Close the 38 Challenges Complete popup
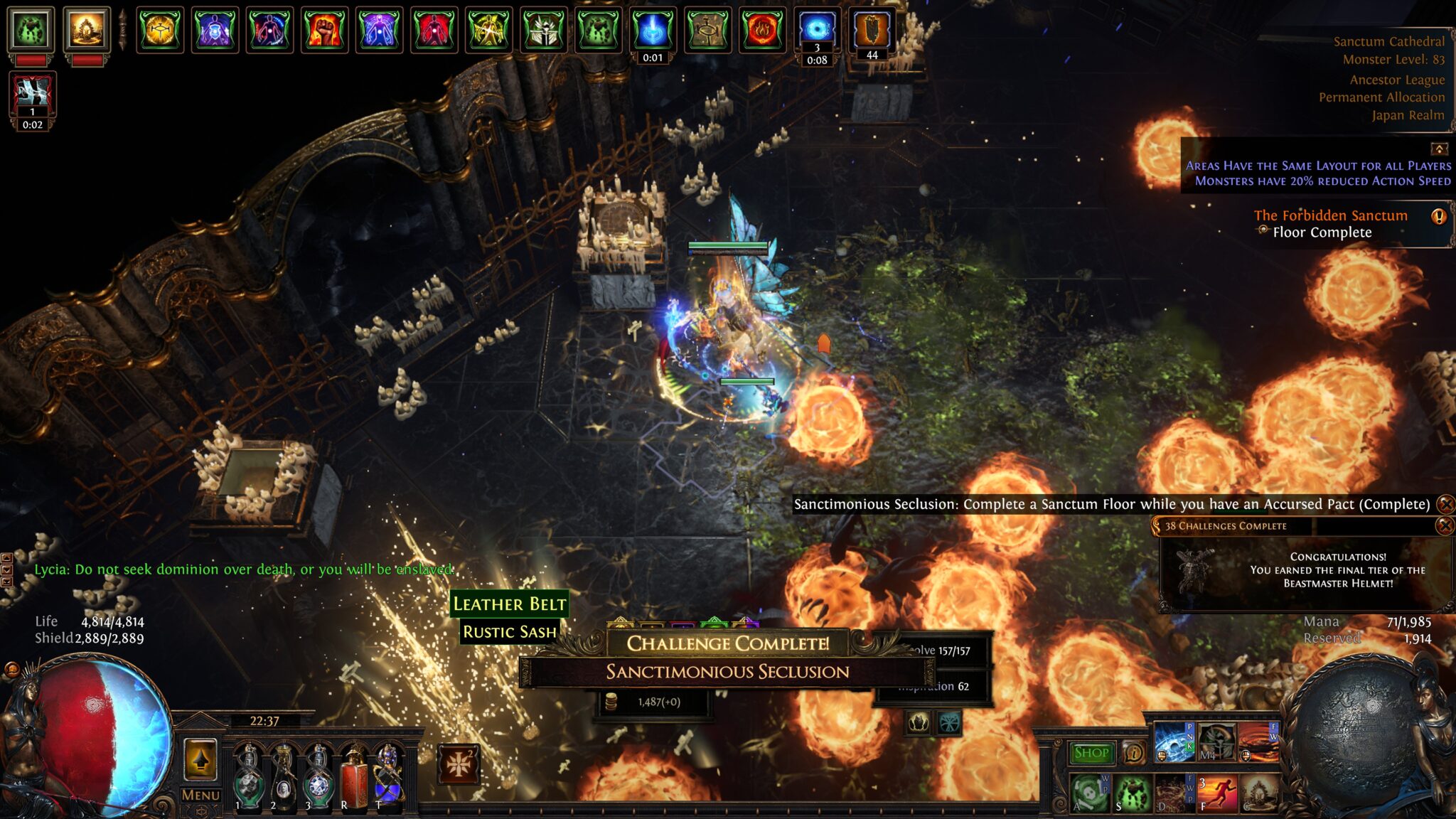 point(1444,526)
